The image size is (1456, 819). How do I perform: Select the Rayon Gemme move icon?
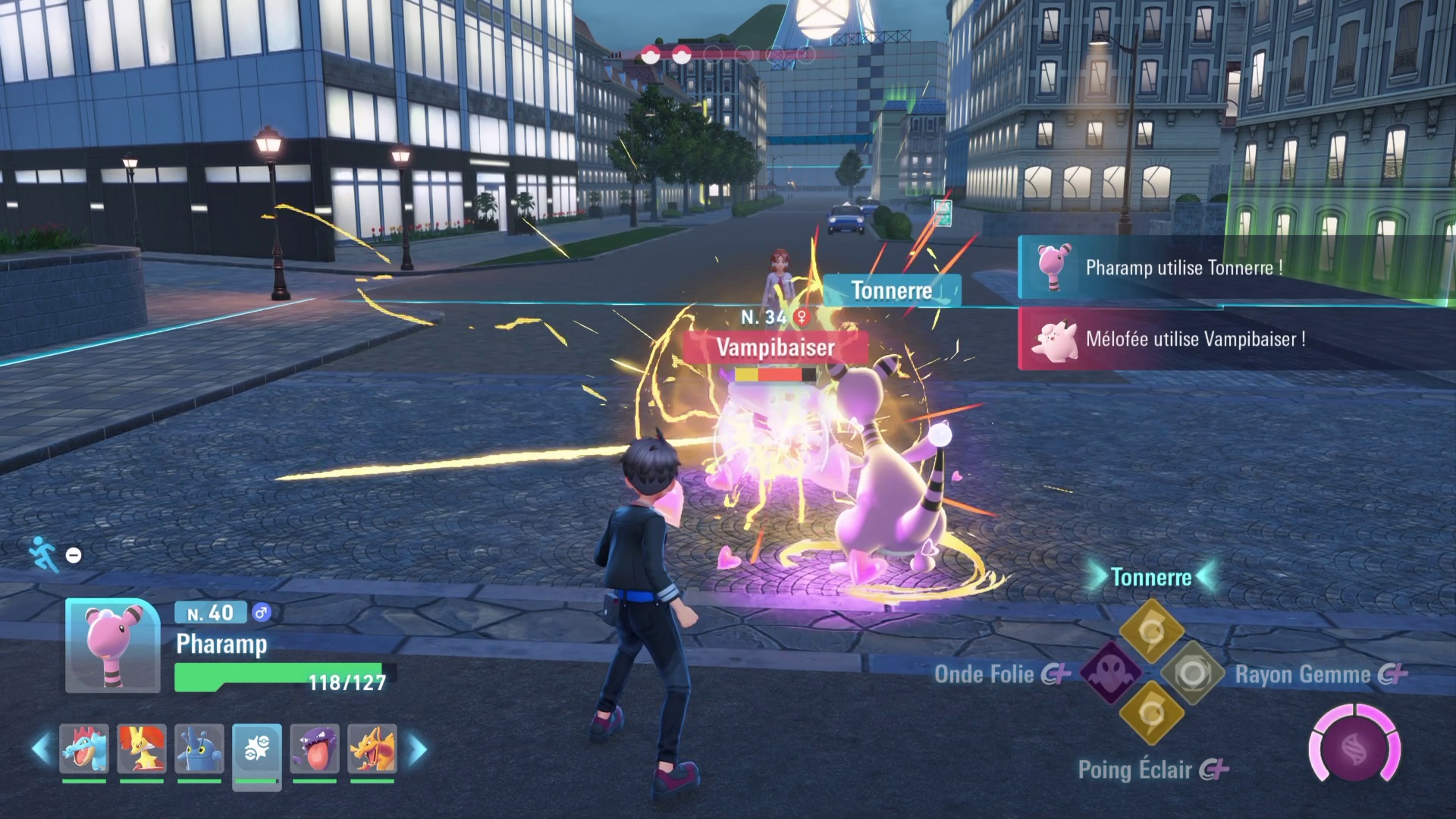point(1193,673)
